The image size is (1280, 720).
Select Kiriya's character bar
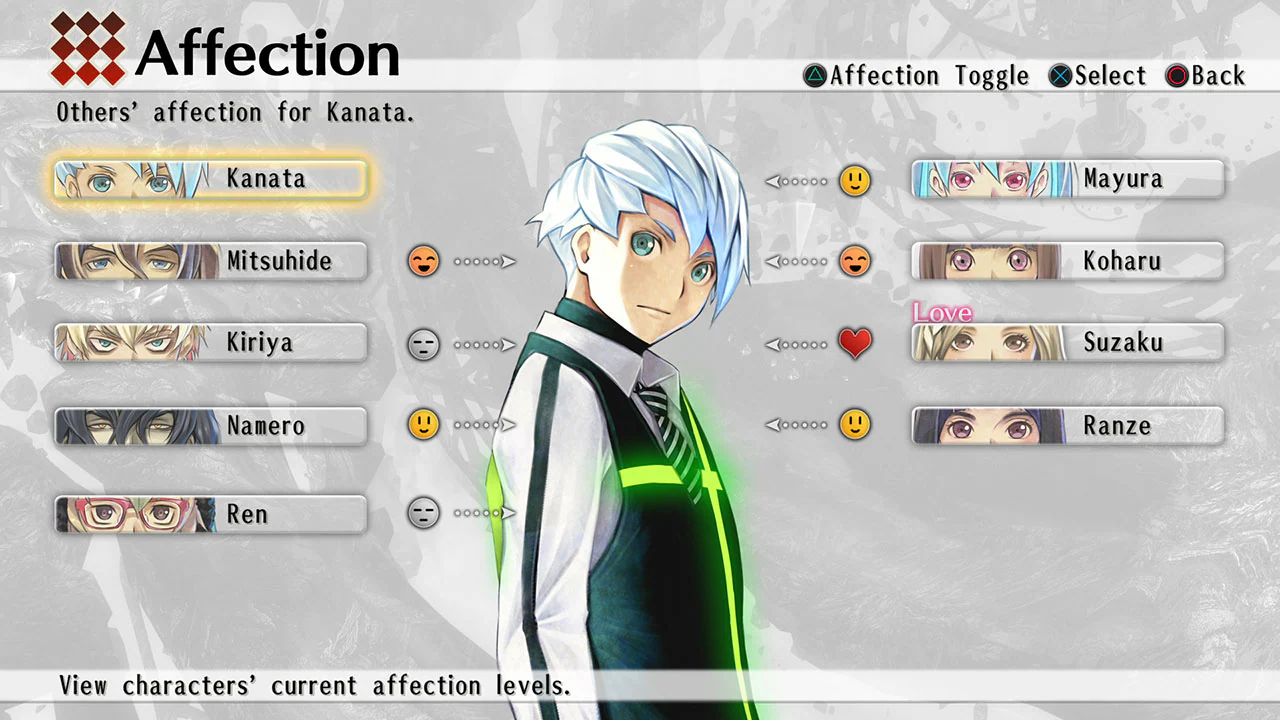point(210,343)
